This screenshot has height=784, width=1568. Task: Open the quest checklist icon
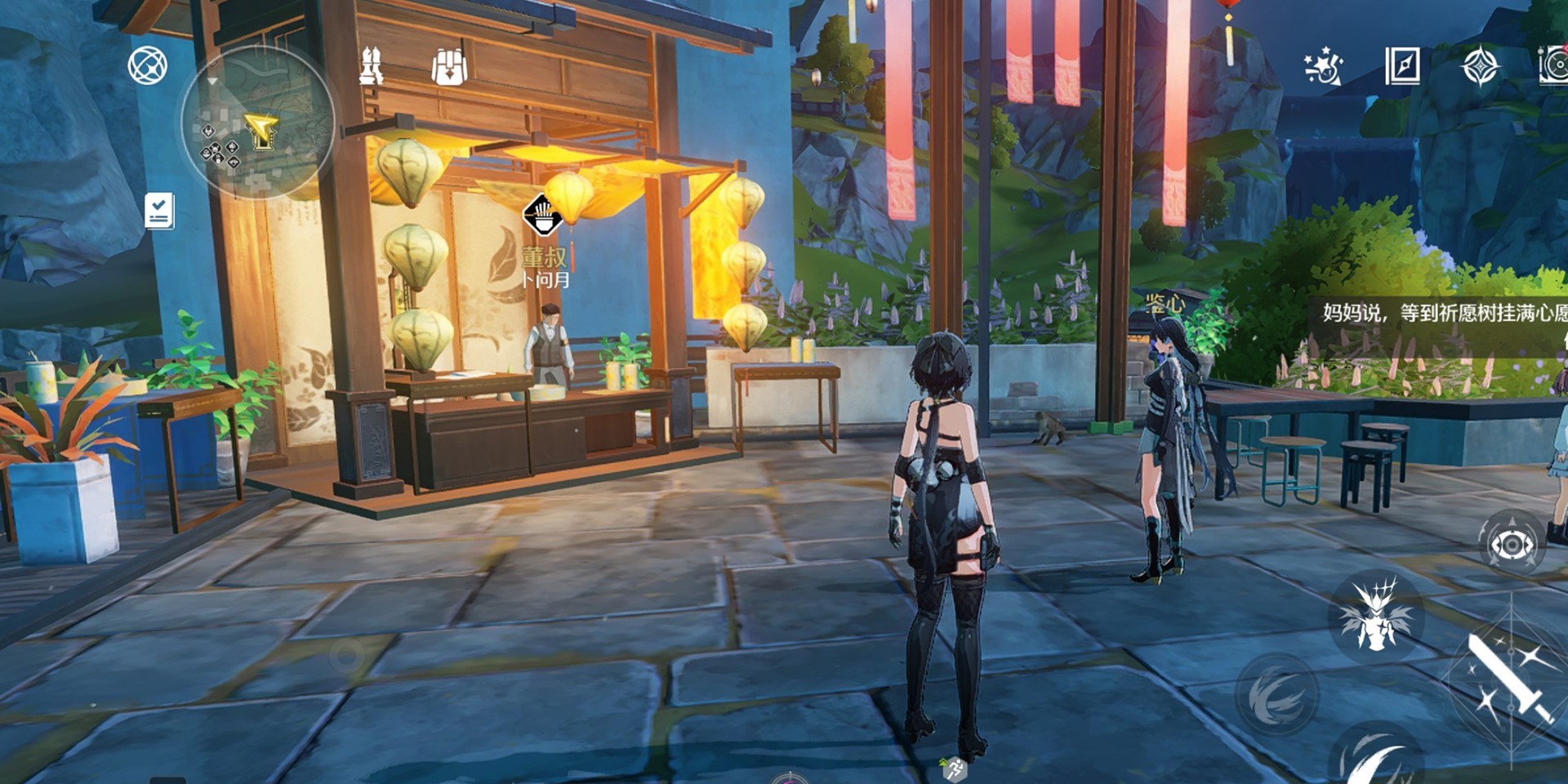[159, 211]
